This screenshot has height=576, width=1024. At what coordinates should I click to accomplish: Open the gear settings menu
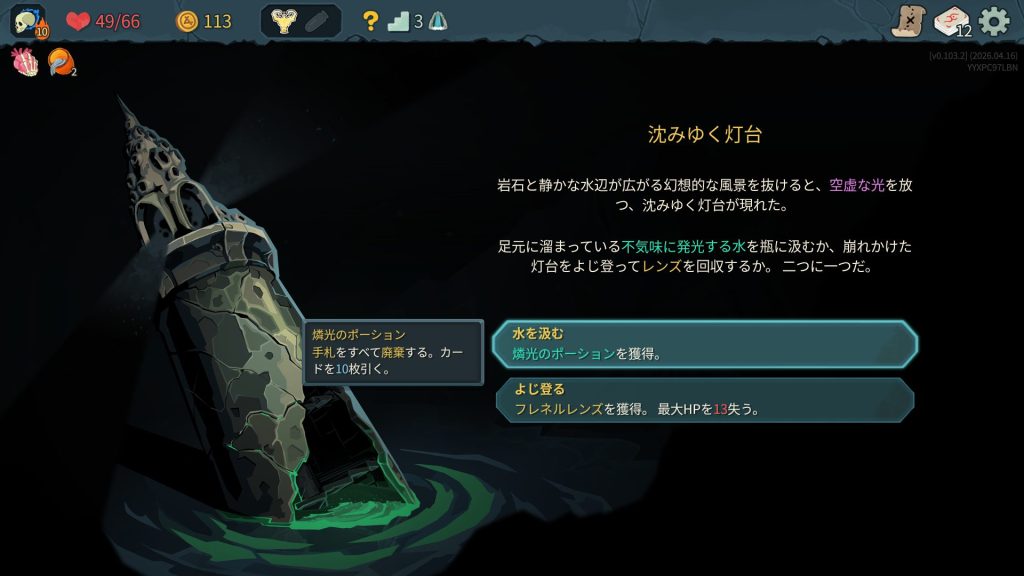[x=994, y=21]
